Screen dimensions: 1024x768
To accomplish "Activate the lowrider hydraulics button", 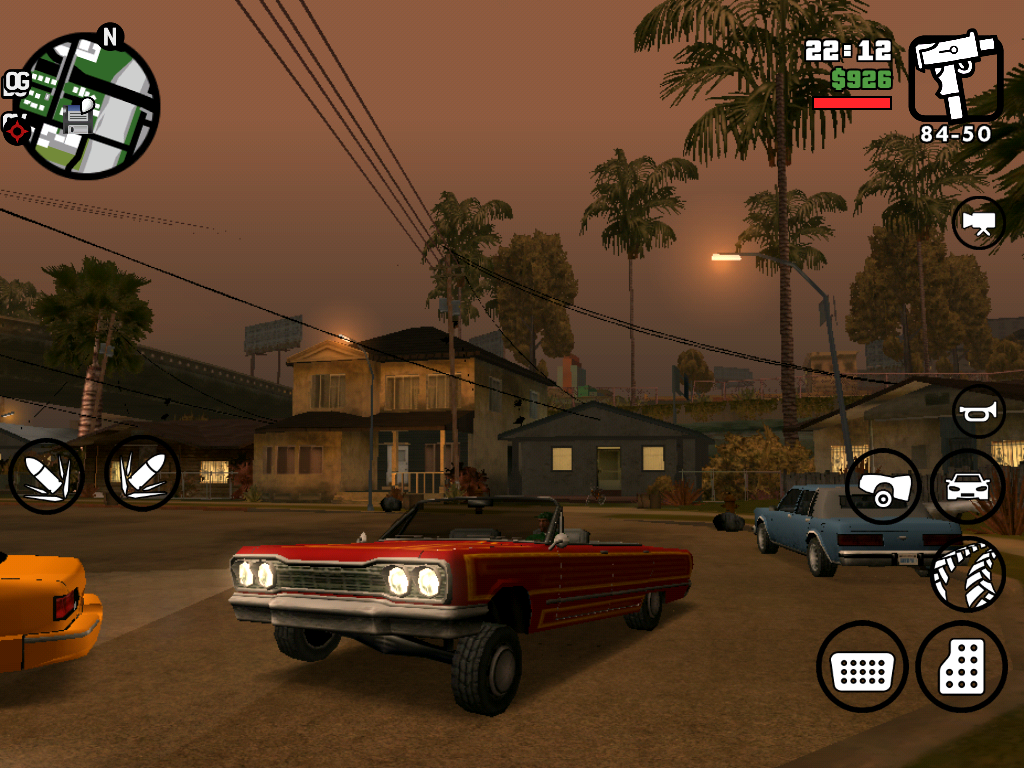I will 883,486.
